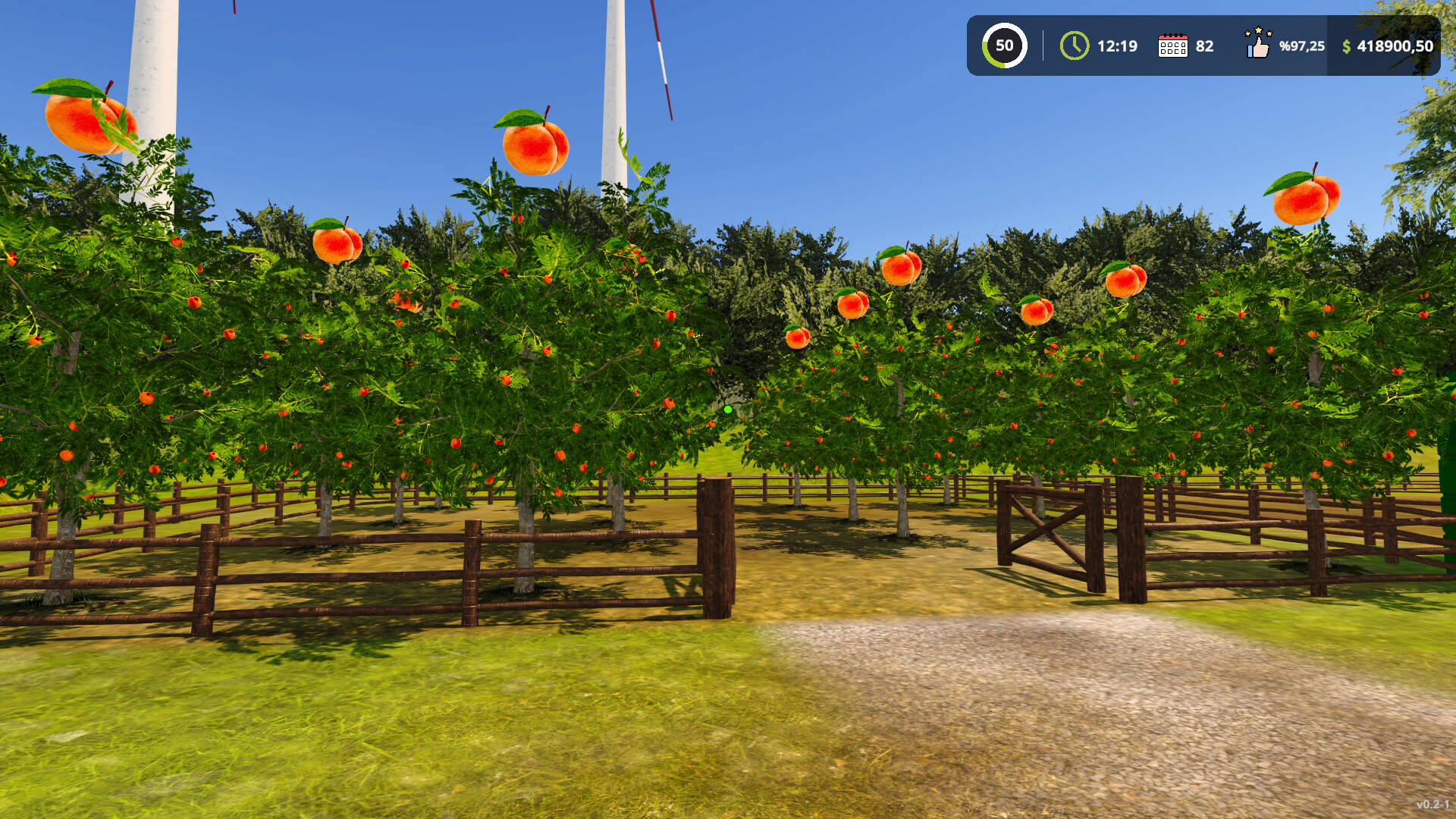The width and height of the screenshot is (1456, 819).
Task: Select the calendar icon showing day 82
Action: tap(1174, 45)
